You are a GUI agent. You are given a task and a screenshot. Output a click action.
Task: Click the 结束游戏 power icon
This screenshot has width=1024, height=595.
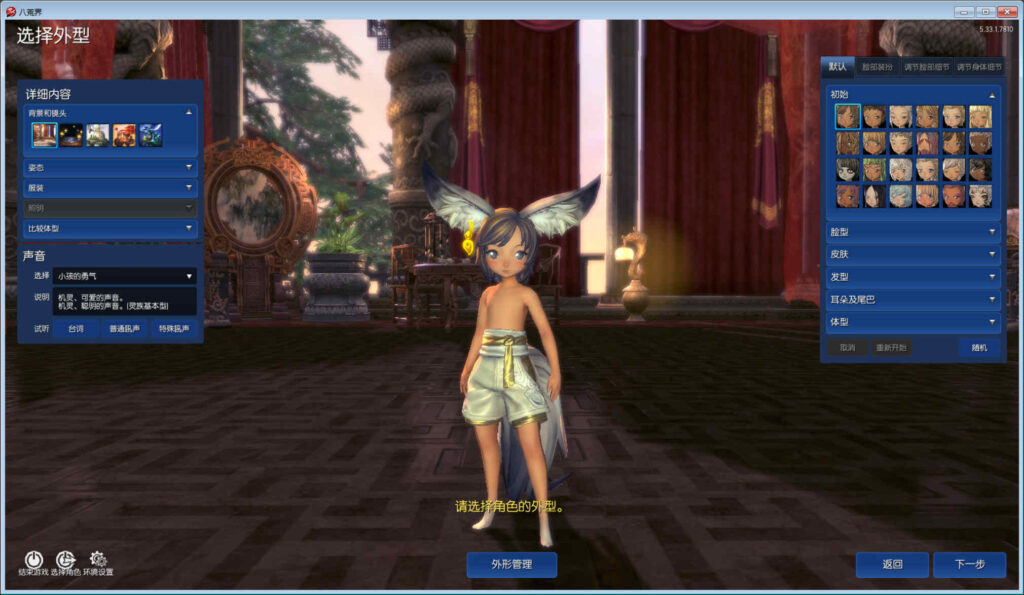point(33,560)
